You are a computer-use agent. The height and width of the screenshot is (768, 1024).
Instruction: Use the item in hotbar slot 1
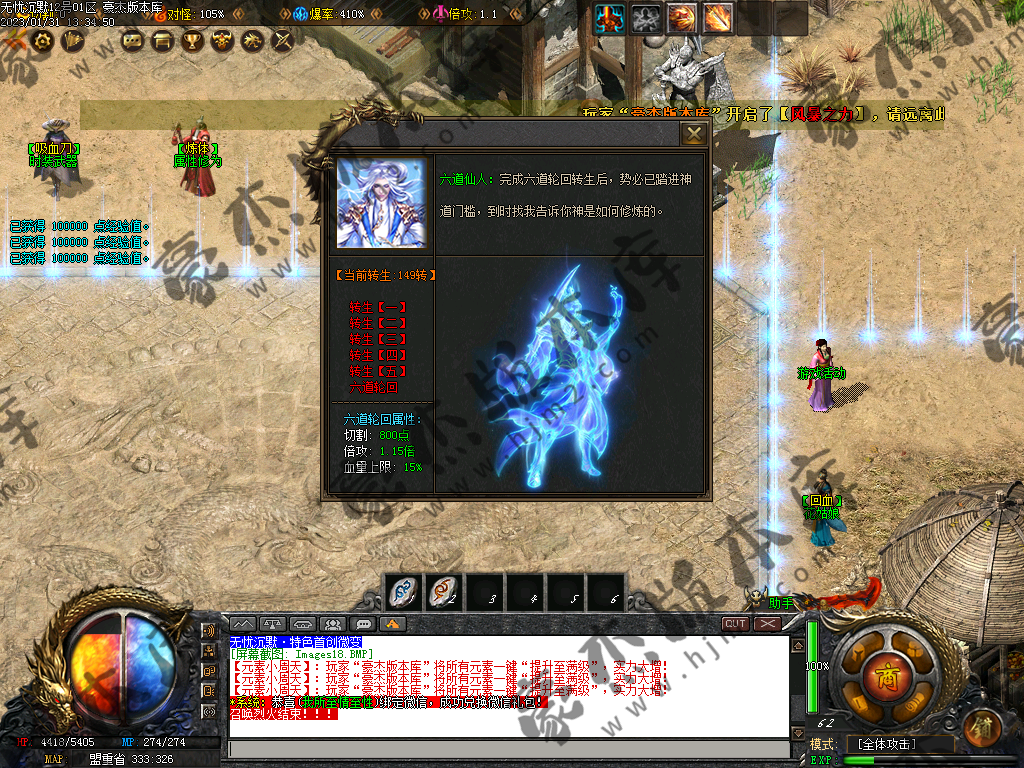pyautogui.click(x=403, y=593)
